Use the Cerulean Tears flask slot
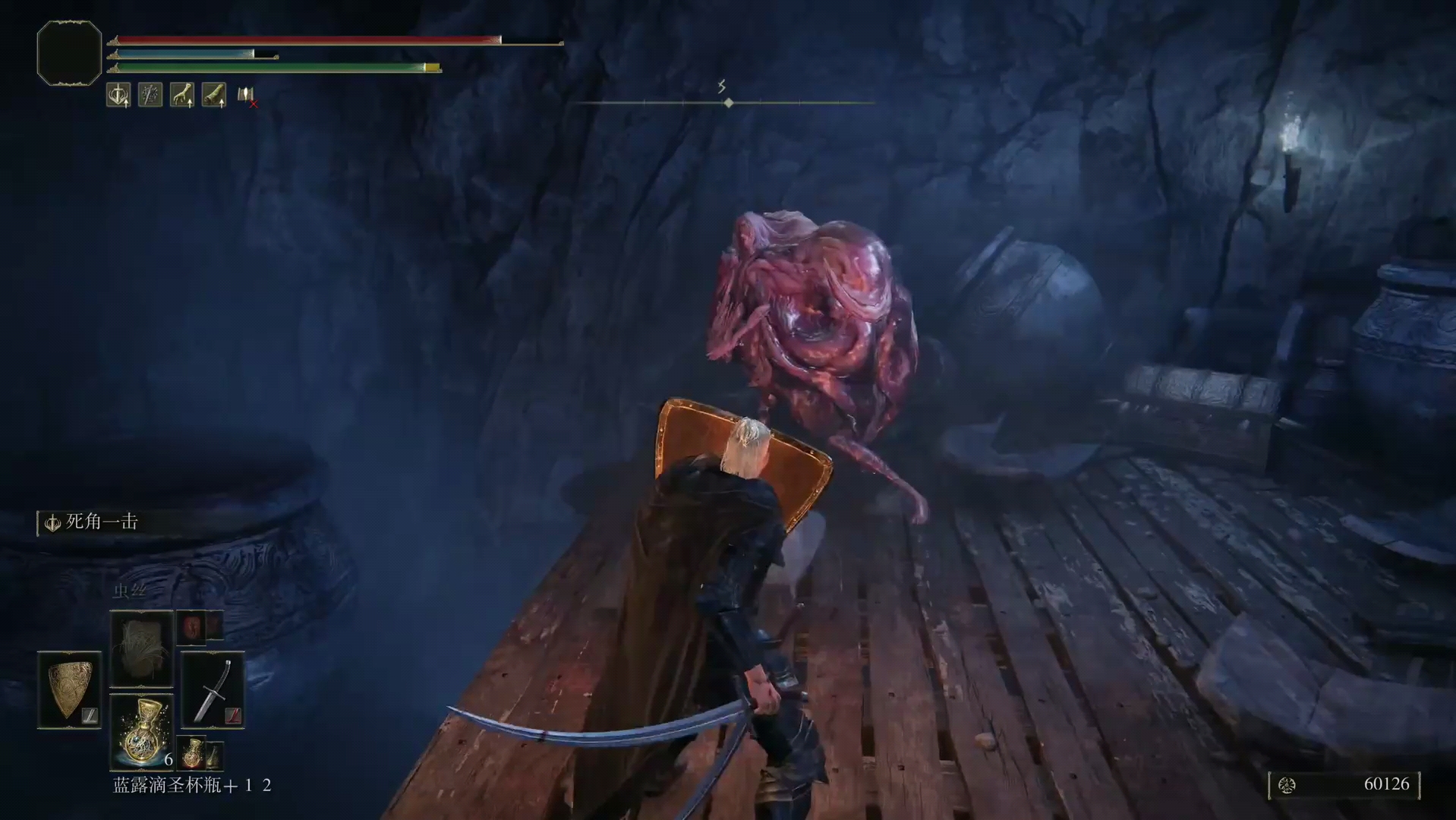This screenshot has width=1456, height=820. [x=141, y=732]
